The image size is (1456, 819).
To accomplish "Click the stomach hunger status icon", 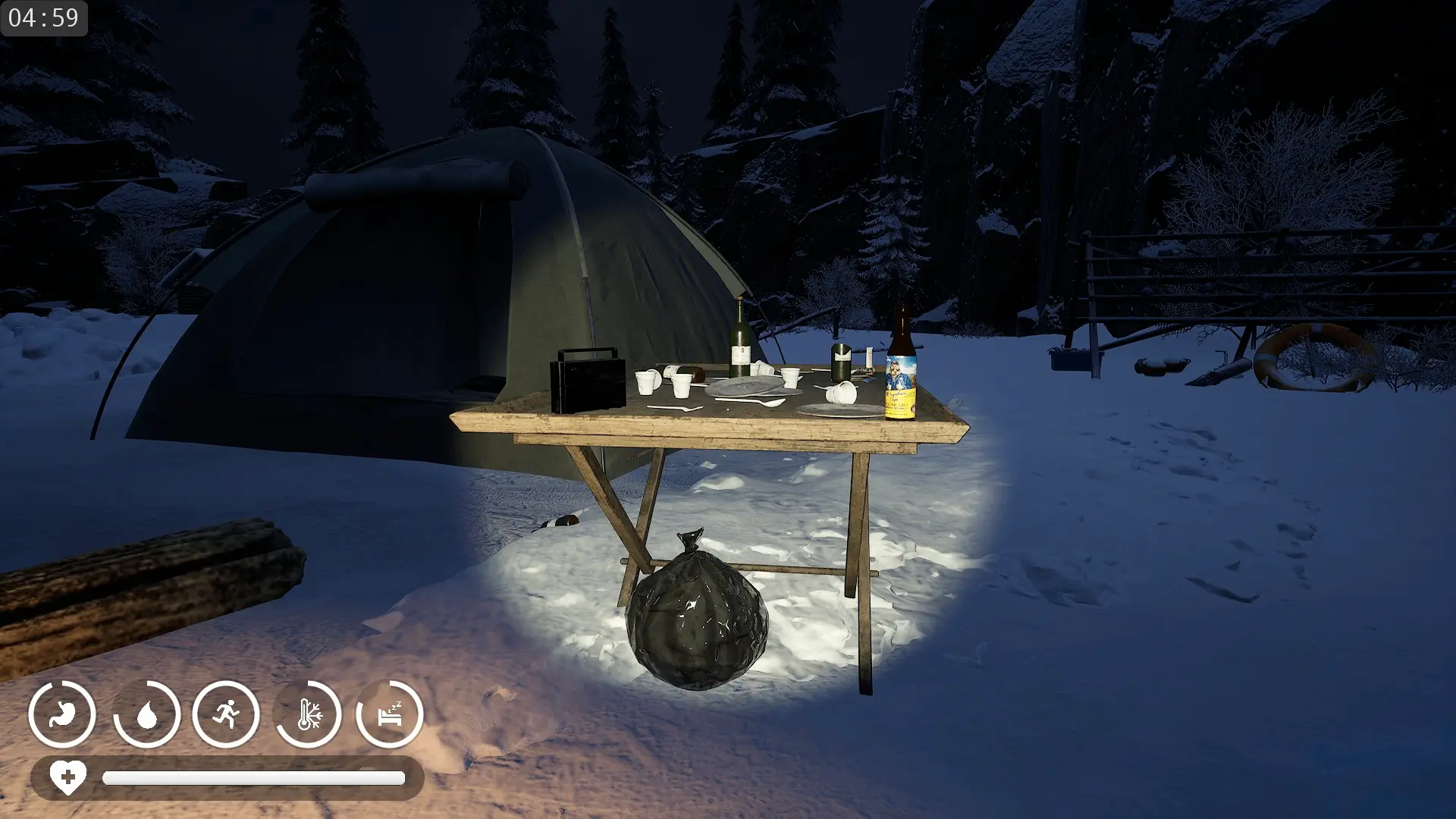I will click(62, 714).
